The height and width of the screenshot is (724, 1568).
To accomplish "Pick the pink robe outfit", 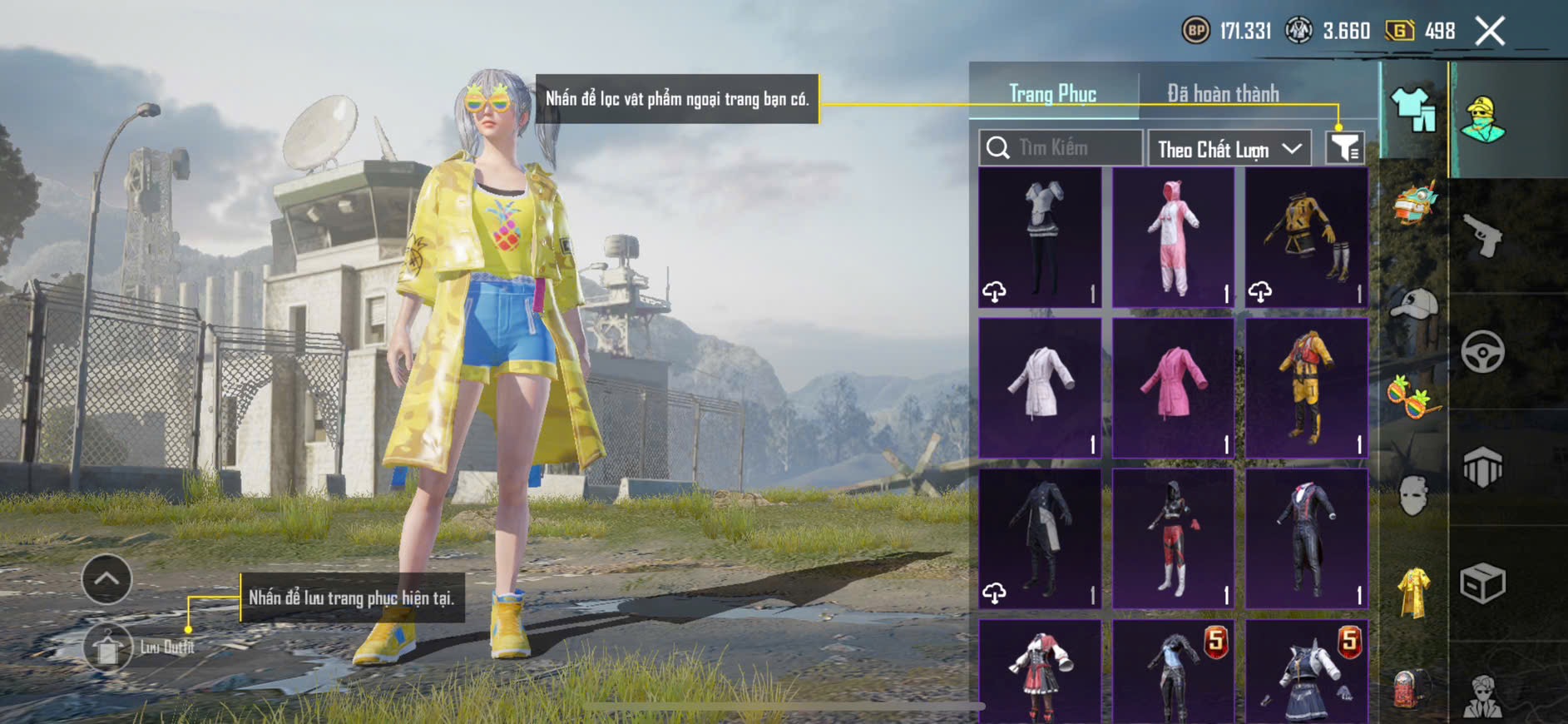I will point(1173,388).
